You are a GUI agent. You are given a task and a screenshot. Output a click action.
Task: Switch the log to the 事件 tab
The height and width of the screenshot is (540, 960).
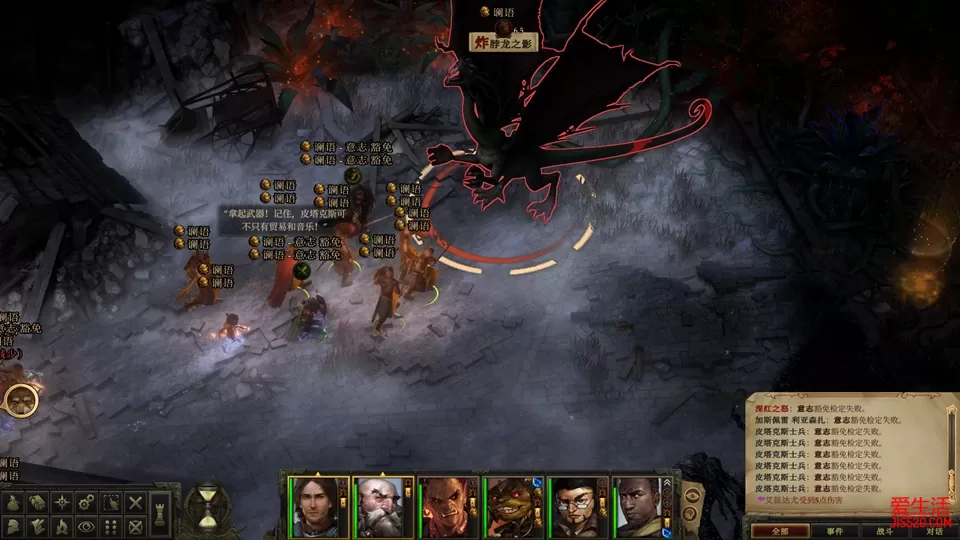pos(835,531)
